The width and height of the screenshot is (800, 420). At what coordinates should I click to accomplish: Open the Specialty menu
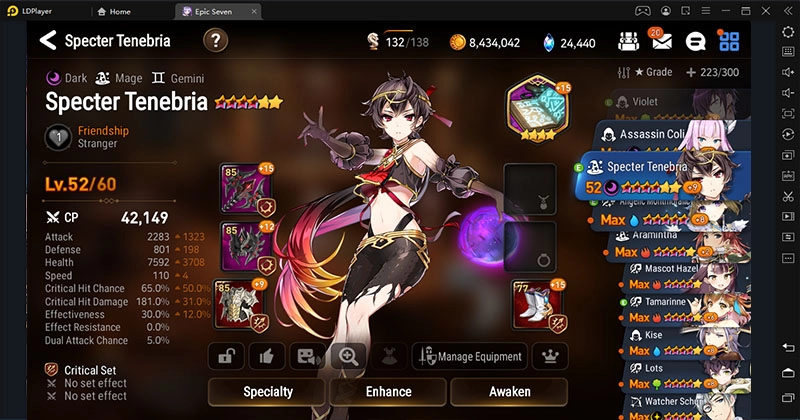(x=267, y=391)
